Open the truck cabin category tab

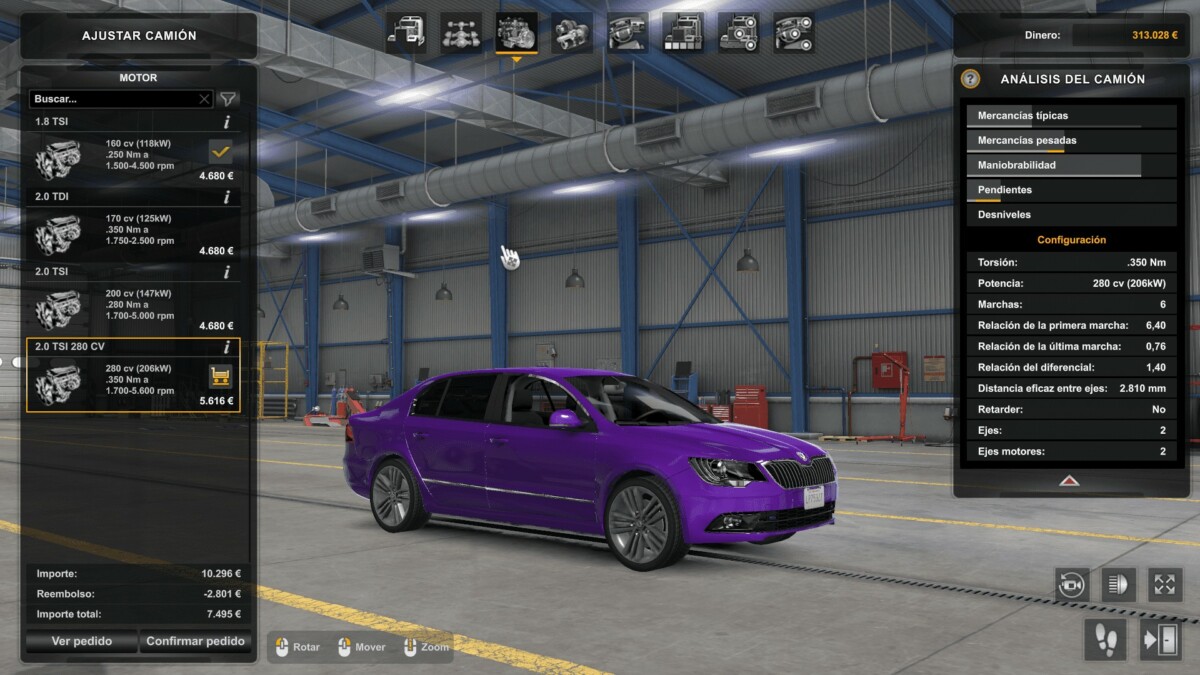pyautogui.click(x=406, y=33)
